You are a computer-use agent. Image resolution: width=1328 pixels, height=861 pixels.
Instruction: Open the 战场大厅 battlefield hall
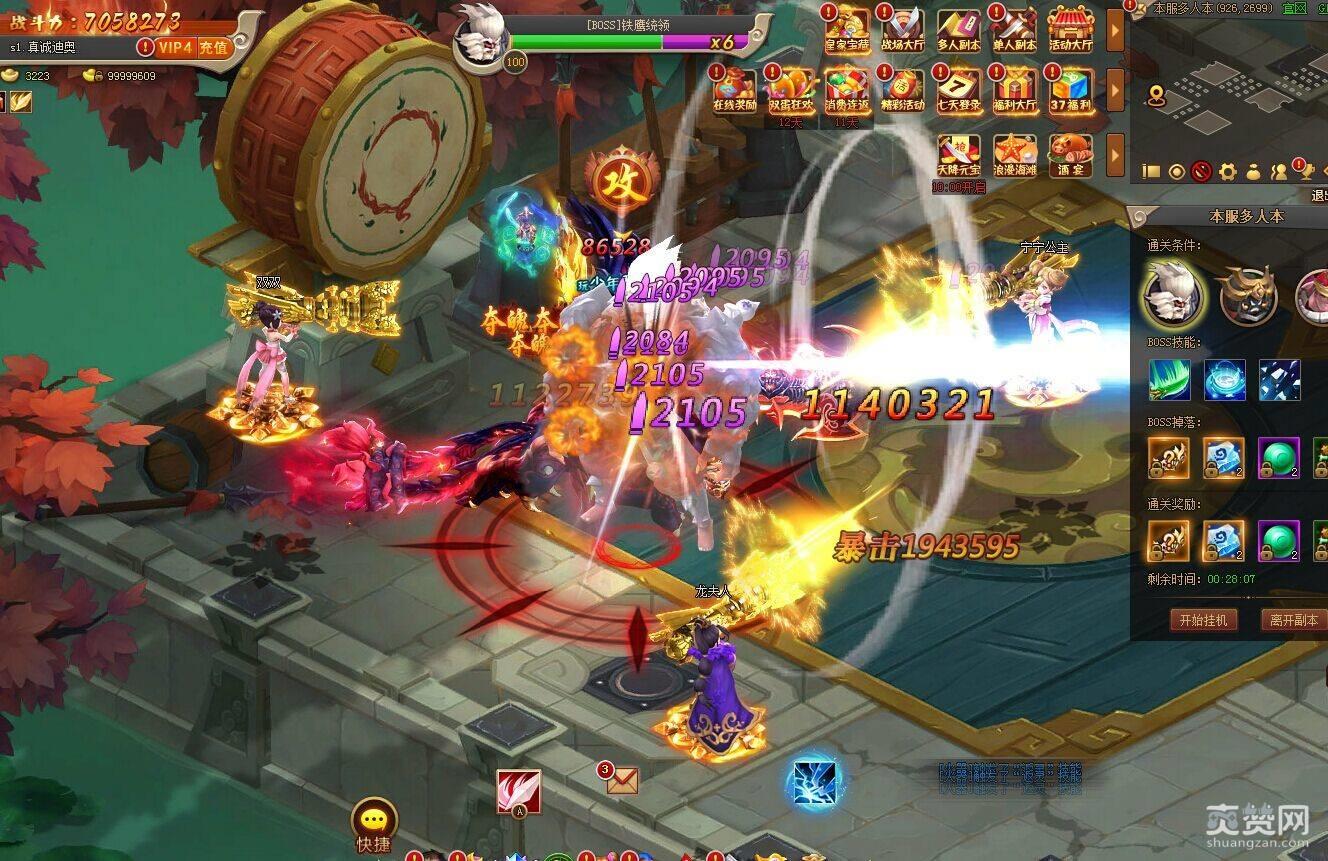click(903, 28)
